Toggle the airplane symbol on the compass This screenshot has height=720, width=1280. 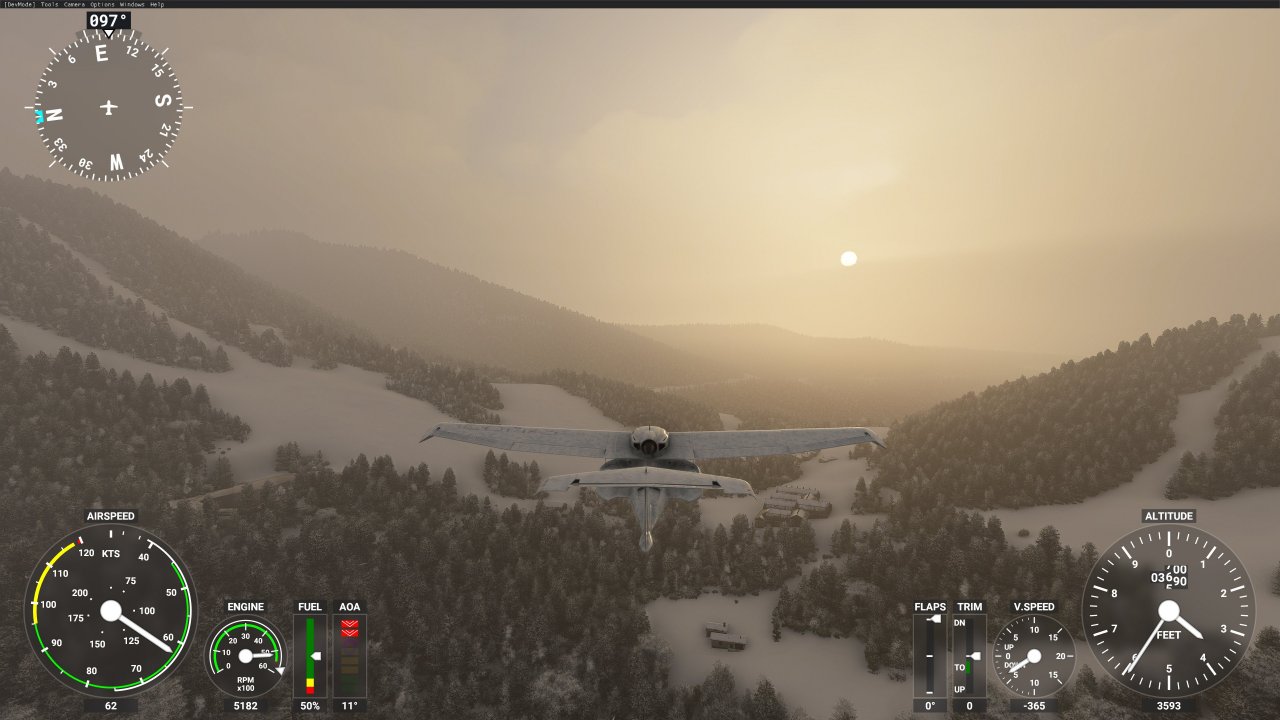point(108,105)
